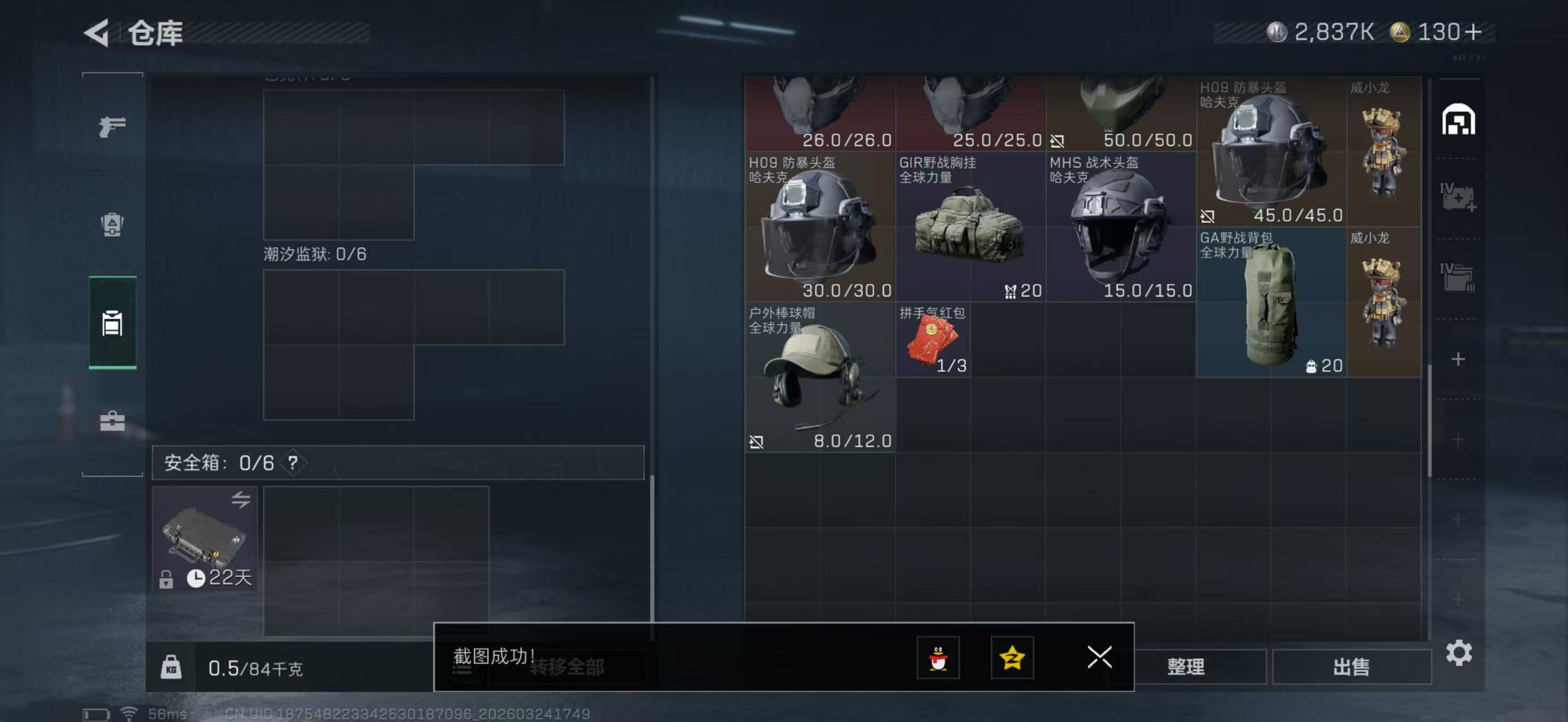Dismiss the screenshot toast with the X
Viewport: 1568px width, 722px height.
pos(1099,658)
